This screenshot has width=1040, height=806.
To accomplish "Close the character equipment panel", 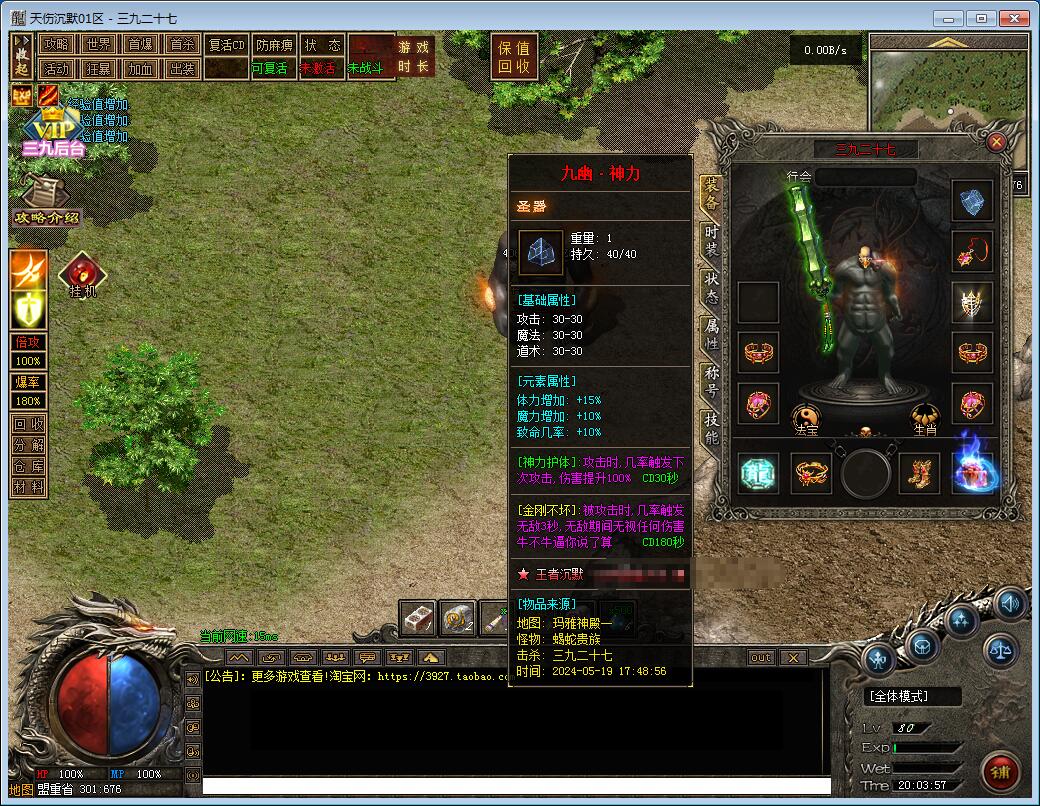I will [996, 142].
